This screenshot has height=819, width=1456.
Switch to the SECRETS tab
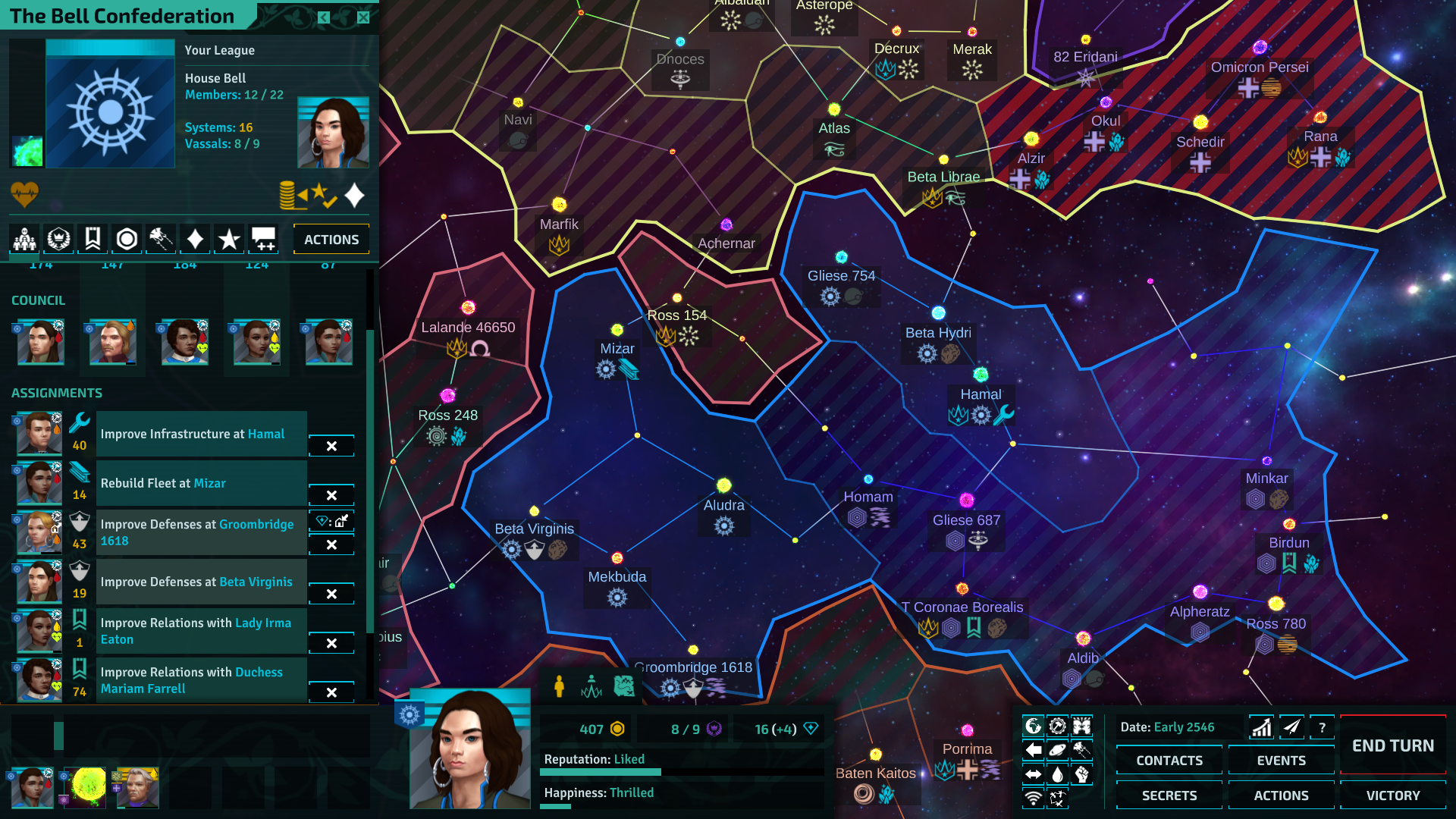tap(1169, 795)
